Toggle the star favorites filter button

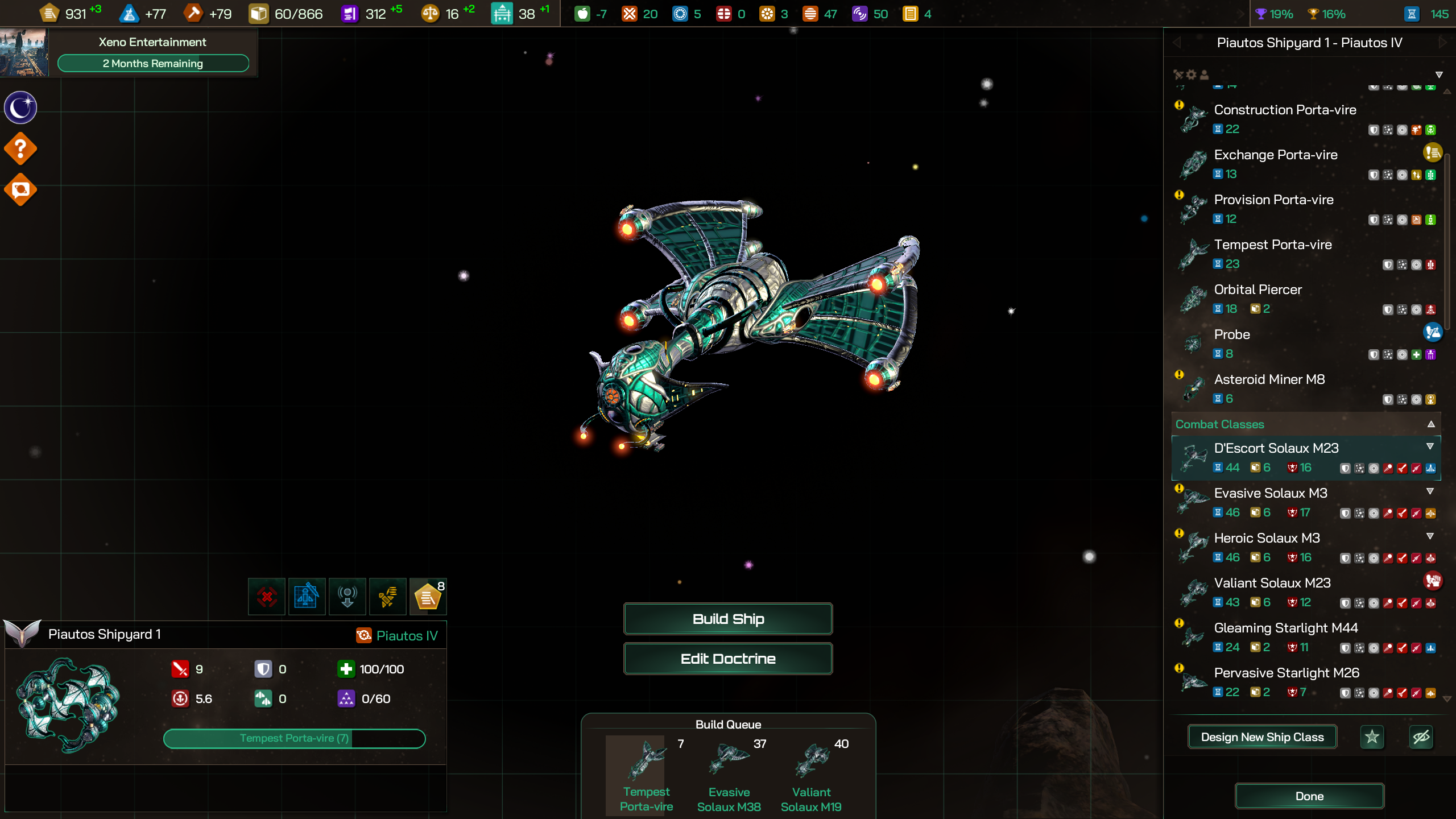[x=1372, y=737]
